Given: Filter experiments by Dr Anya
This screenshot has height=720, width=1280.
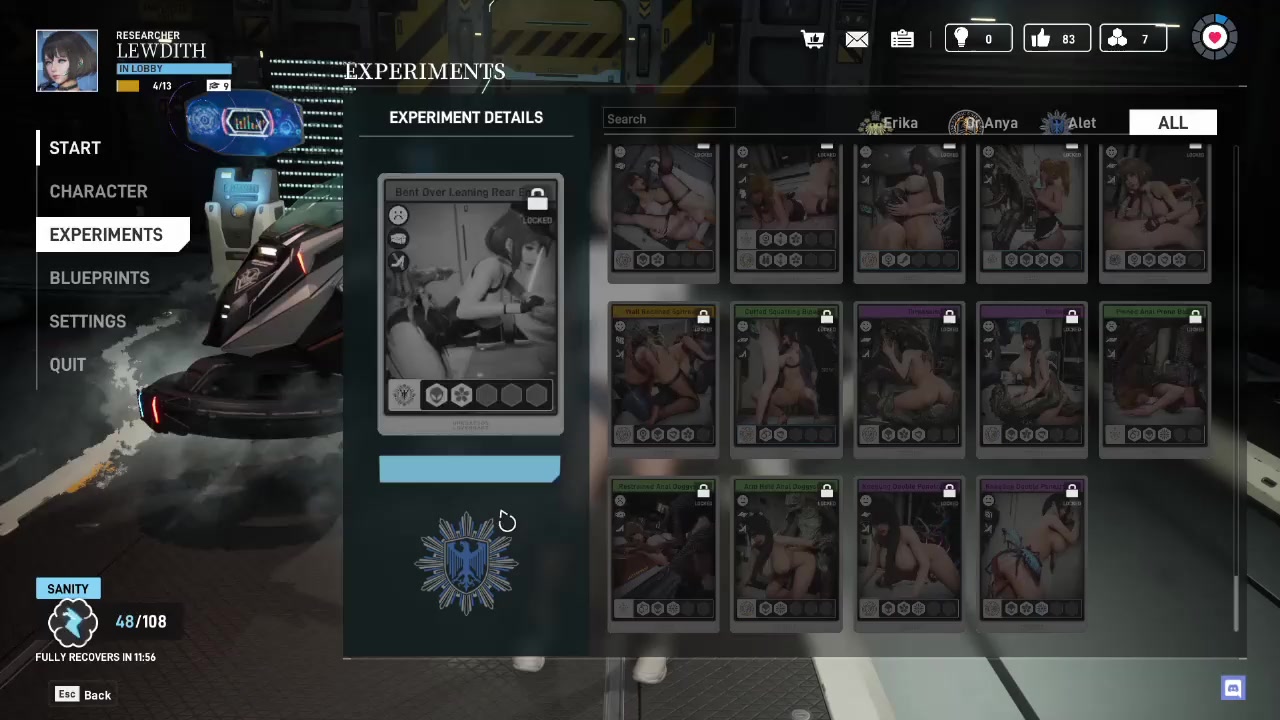Looking at the screenshot, I should 985,123.
